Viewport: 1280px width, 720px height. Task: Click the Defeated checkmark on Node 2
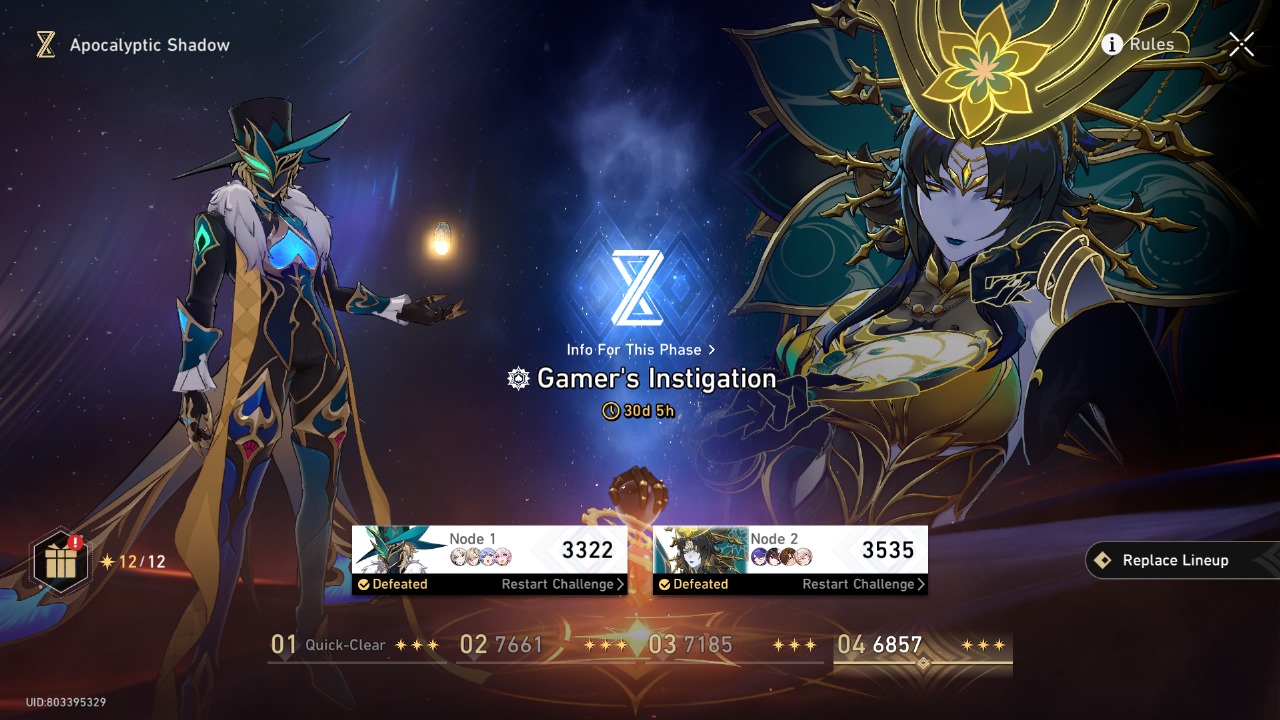(665, 585)
